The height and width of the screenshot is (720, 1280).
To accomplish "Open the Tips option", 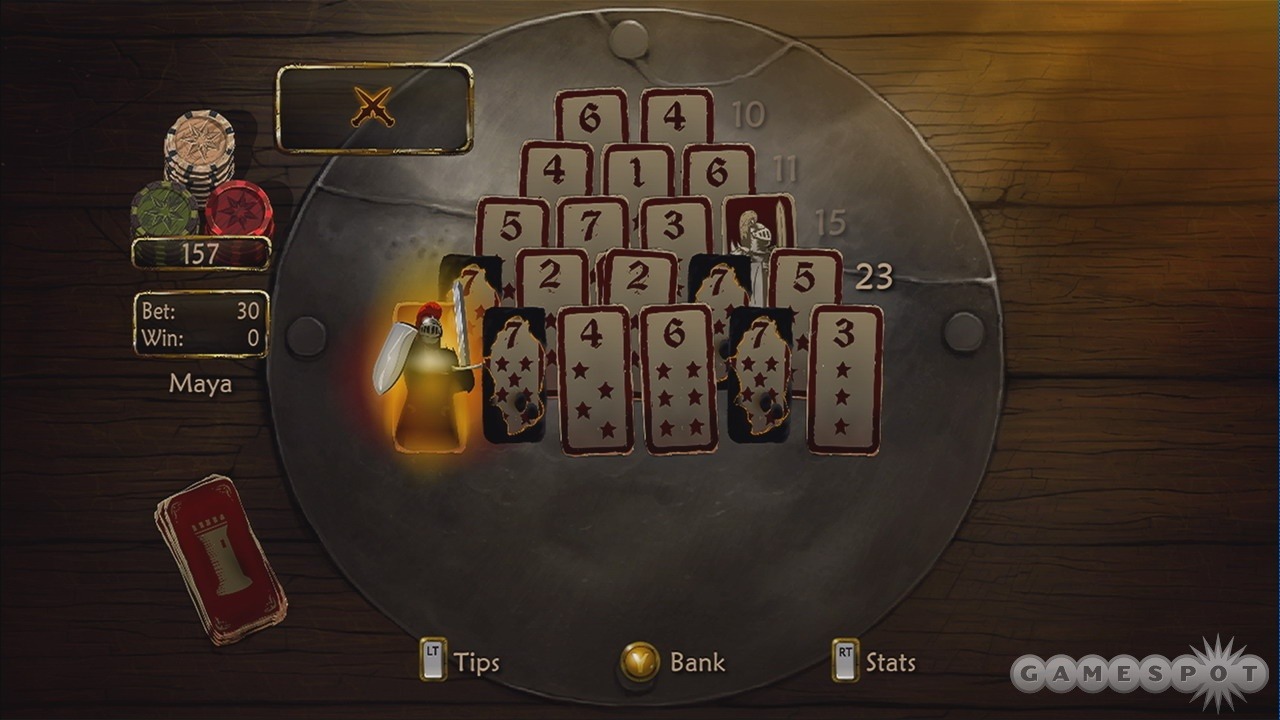I will coord(460,662).
